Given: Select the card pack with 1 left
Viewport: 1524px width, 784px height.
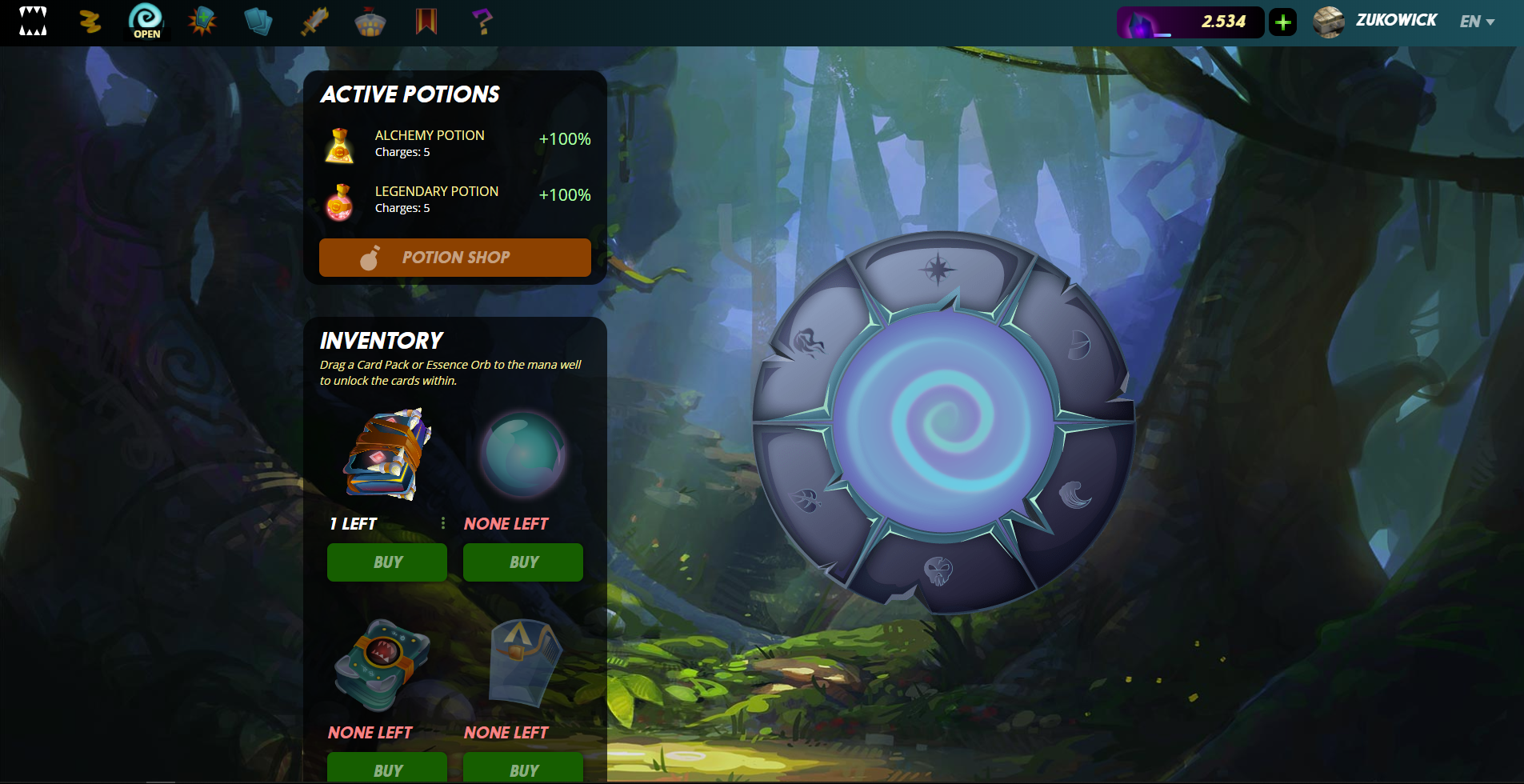Looking at the screenshot, I should 387,454.
